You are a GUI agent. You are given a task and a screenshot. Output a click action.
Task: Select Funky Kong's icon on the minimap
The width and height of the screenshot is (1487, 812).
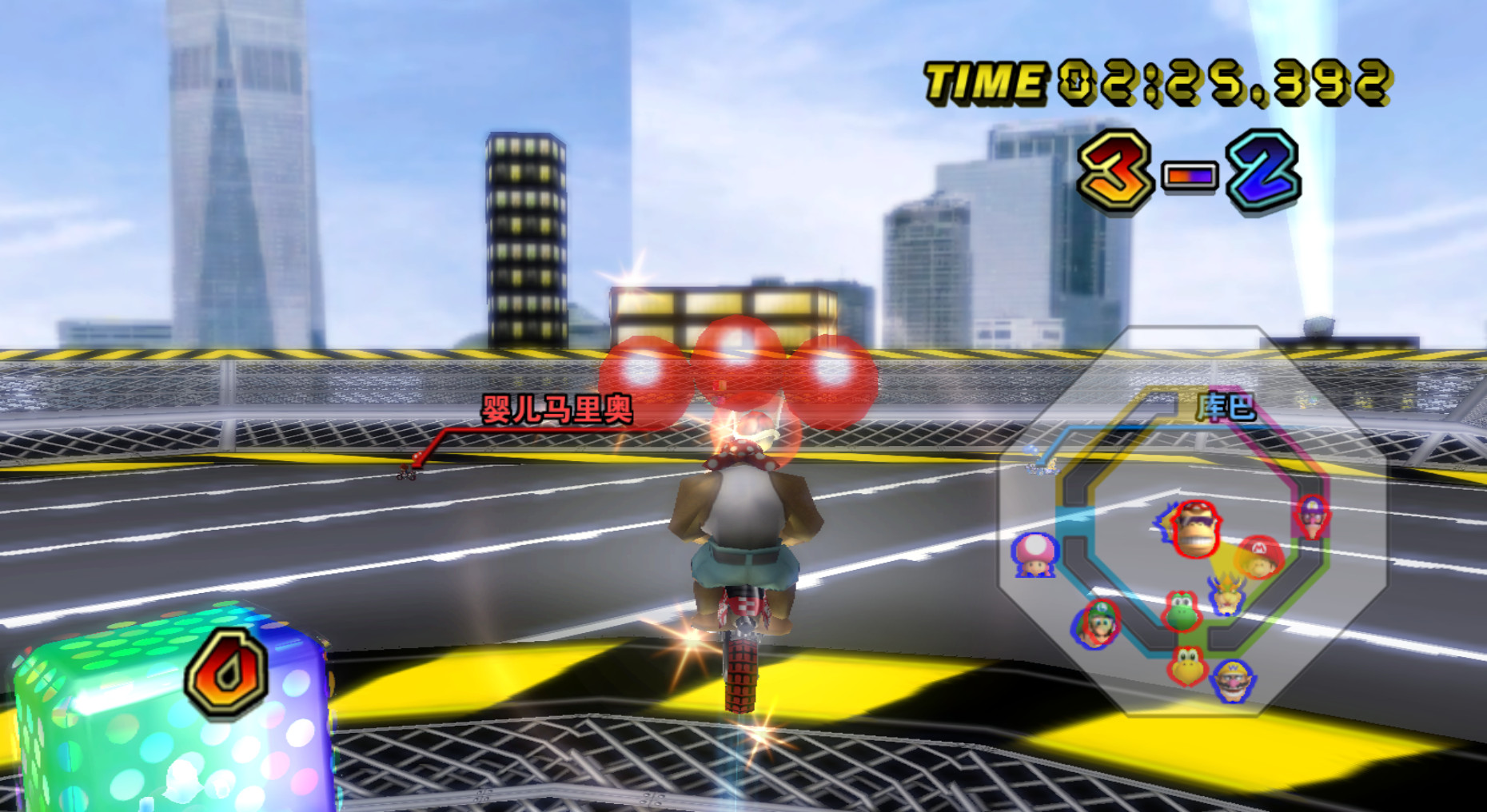[1195, 529]
